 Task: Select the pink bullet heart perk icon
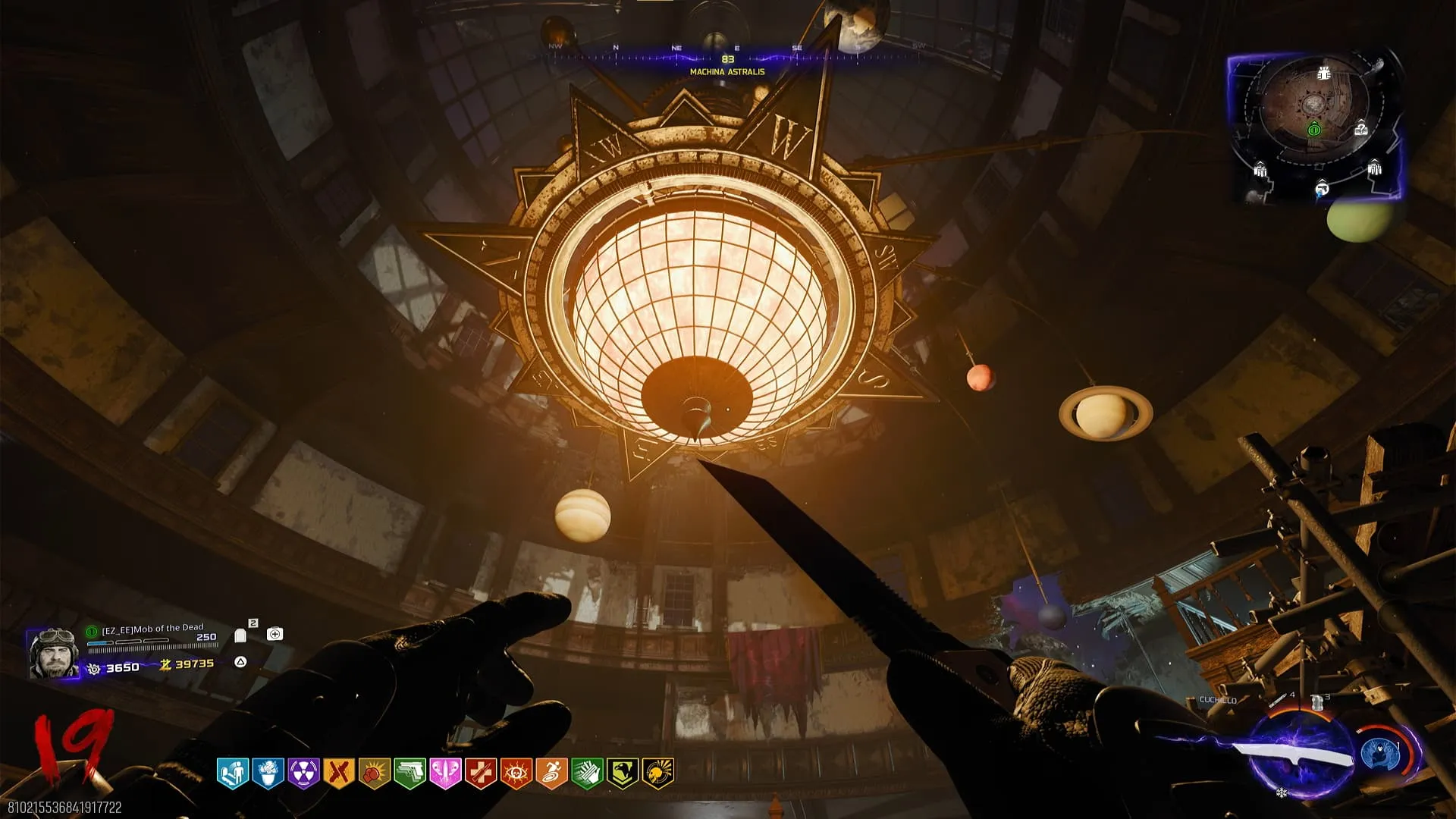tap(445, 773)
